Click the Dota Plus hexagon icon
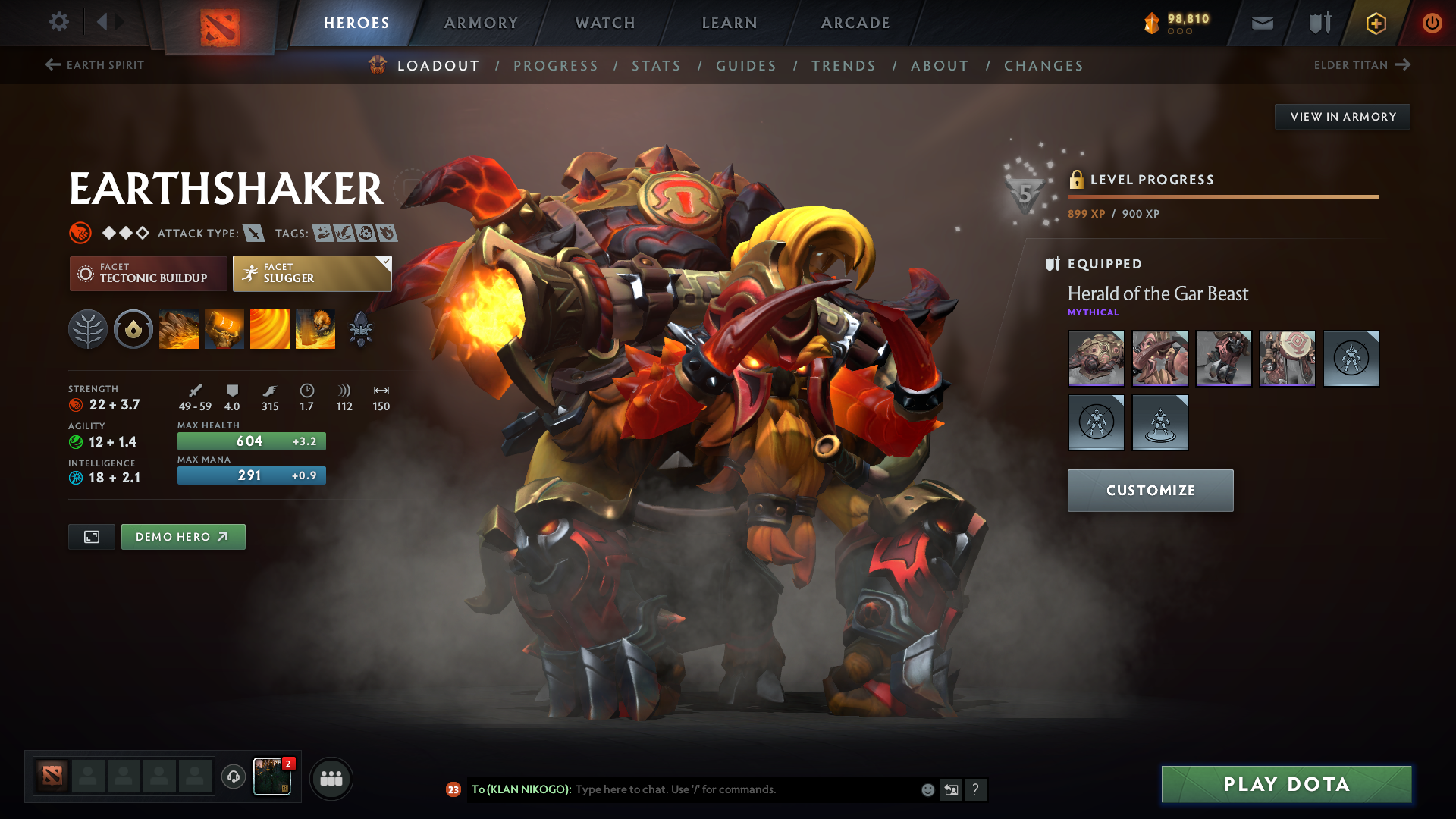The image size is (1456, 819). point(1375,23)
